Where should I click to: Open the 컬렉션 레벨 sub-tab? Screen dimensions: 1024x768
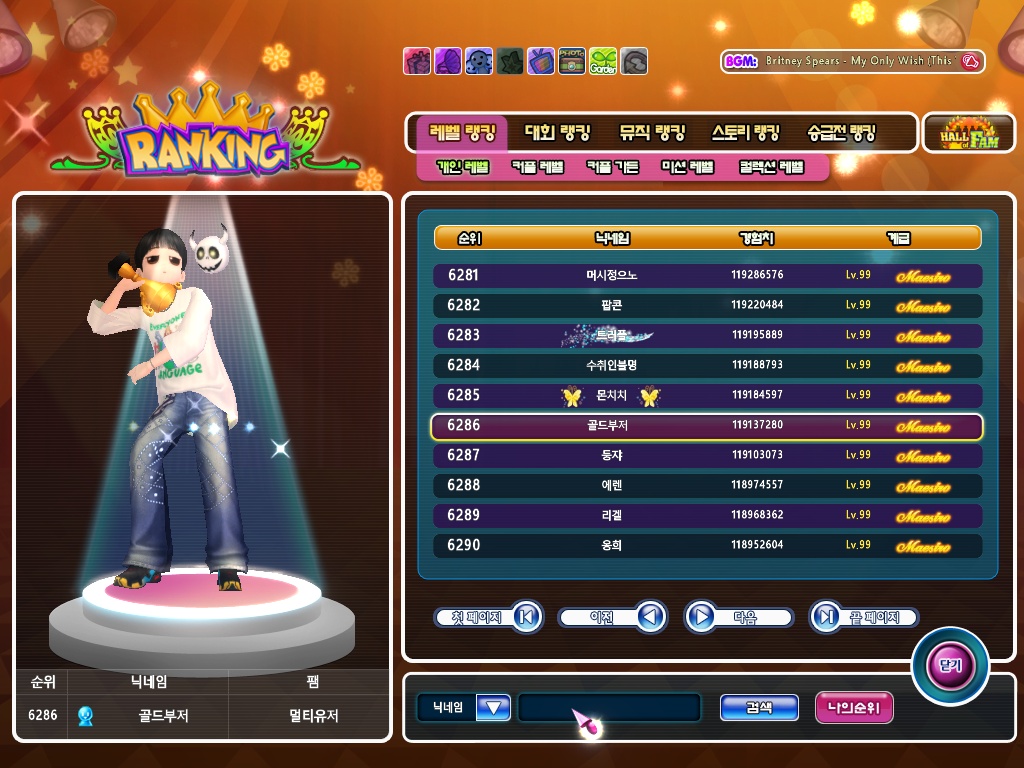(x=771, y=167)
